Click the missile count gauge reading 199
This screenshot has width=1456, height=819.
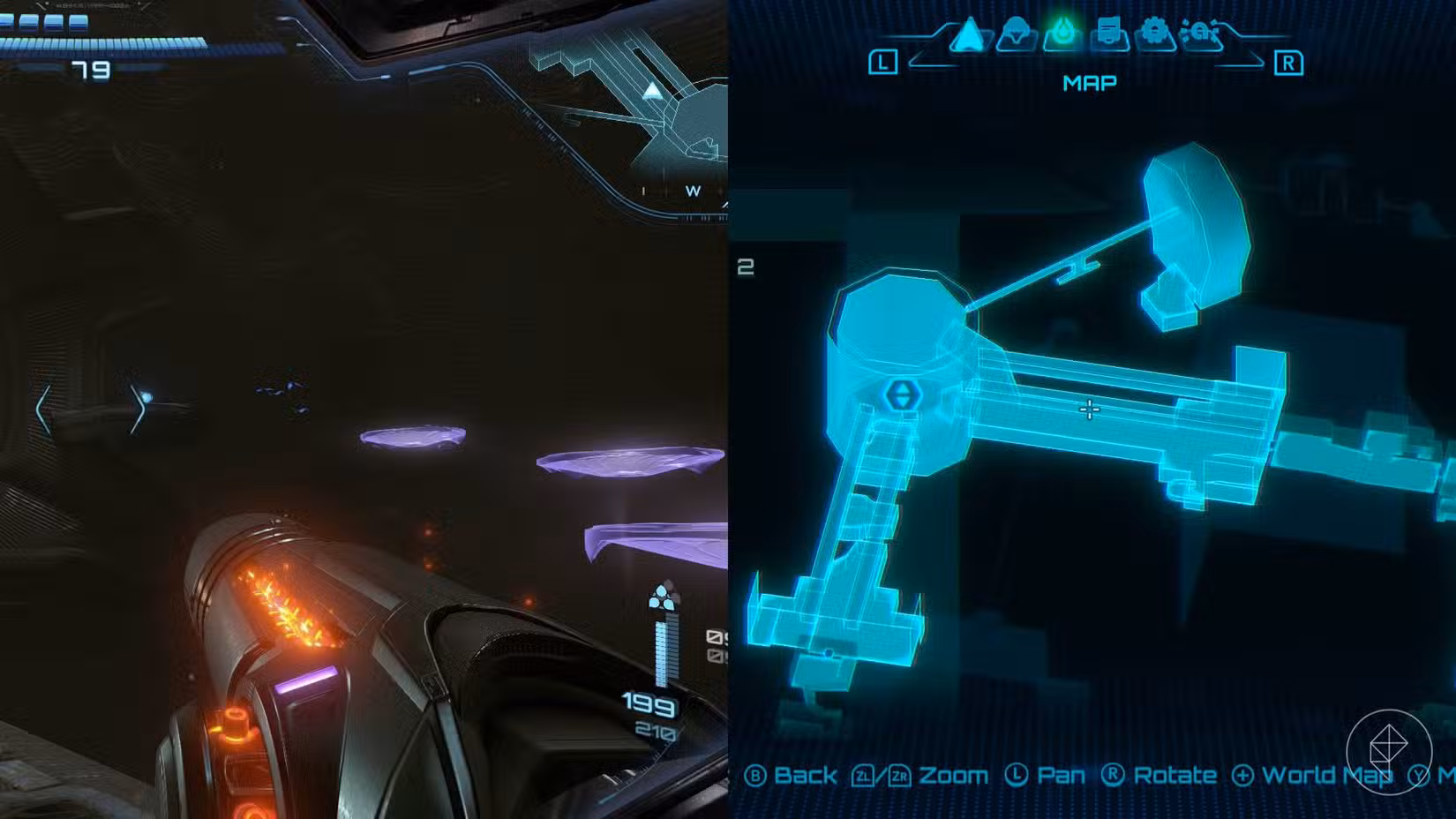click(649, 704)
